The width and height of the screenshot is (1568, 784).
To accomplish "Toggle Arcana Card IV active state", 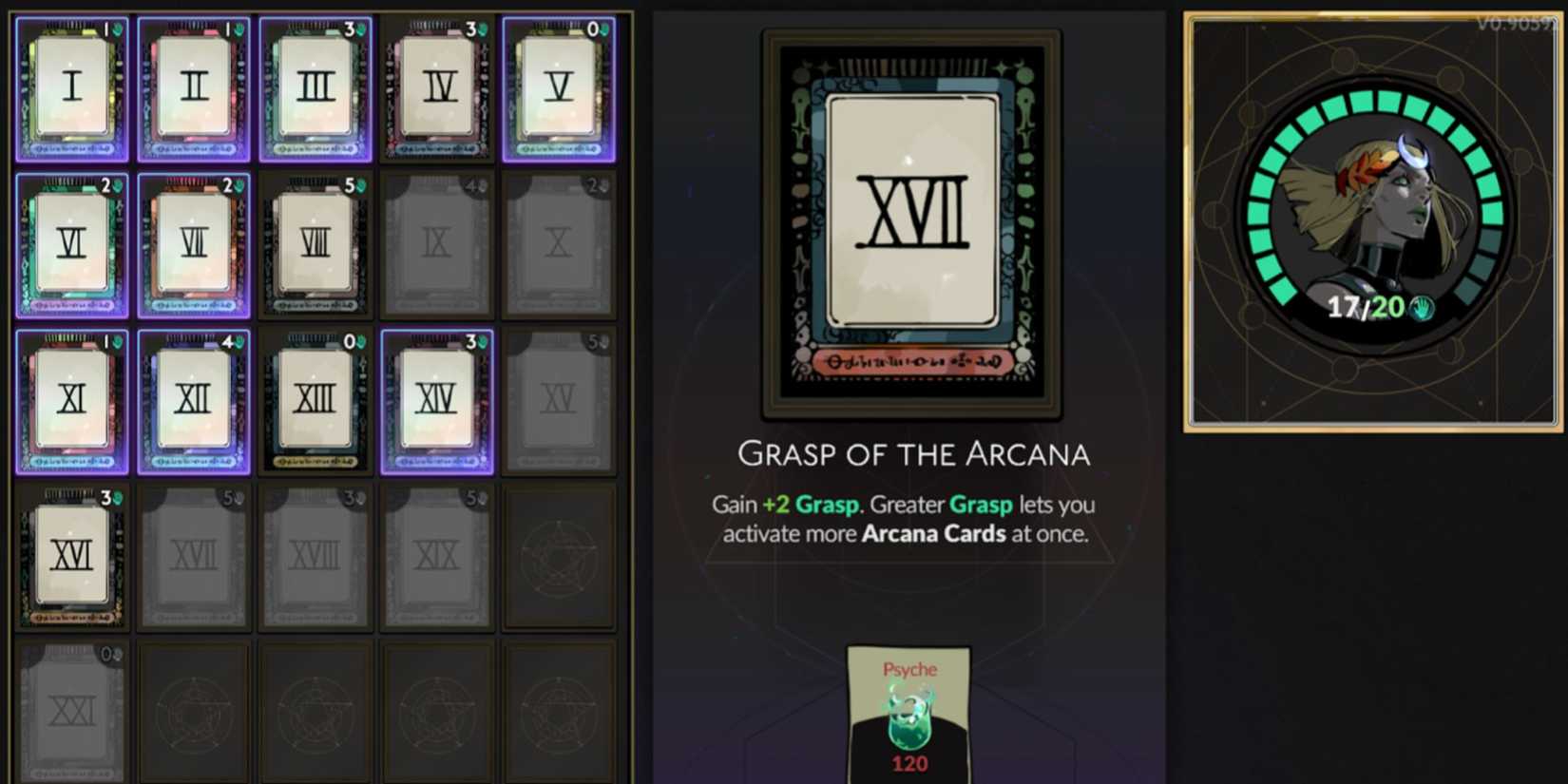I will (x=437, y=87).
